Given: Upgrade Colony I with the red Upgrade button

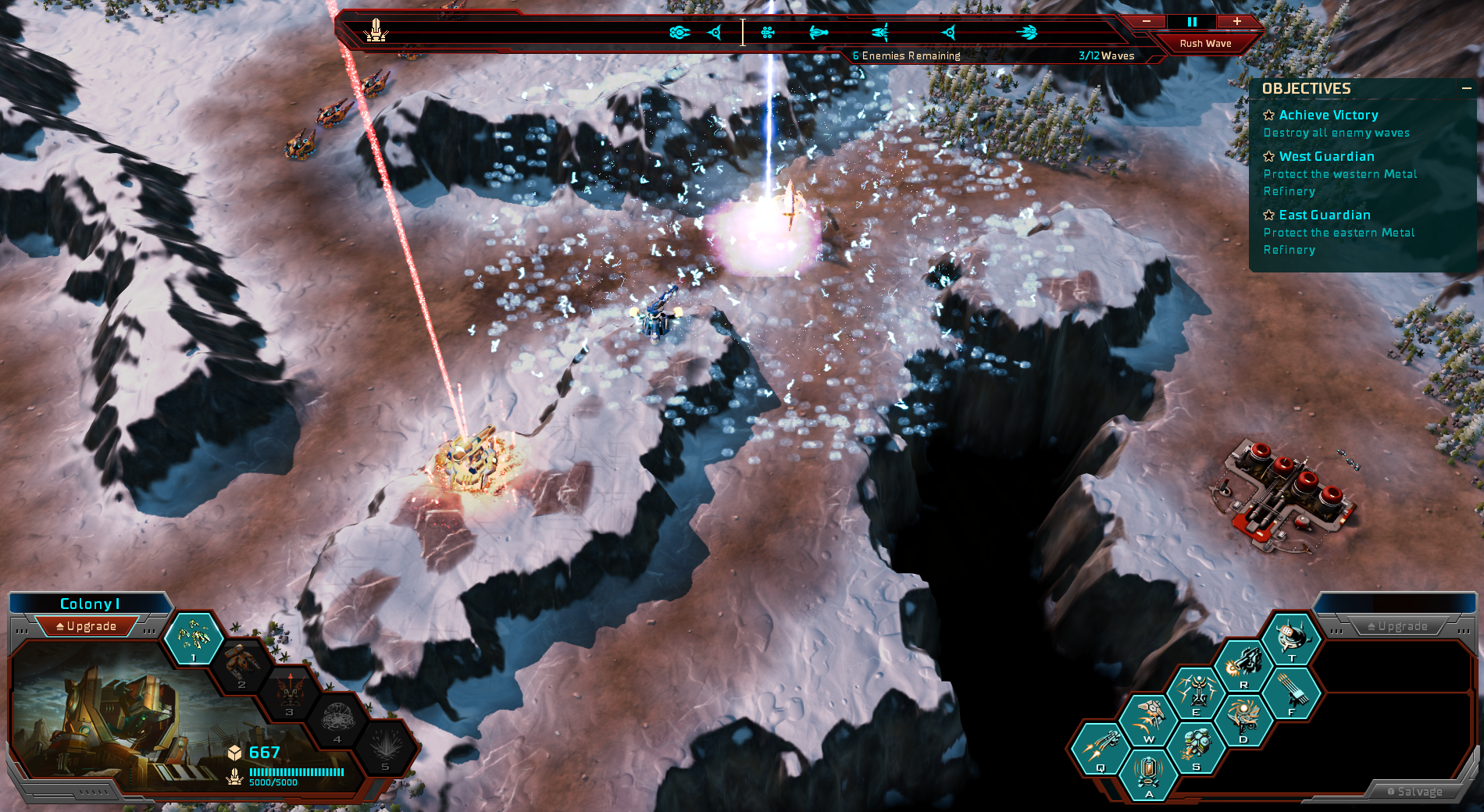Looking at the screenshot, I should click(87, 626).
